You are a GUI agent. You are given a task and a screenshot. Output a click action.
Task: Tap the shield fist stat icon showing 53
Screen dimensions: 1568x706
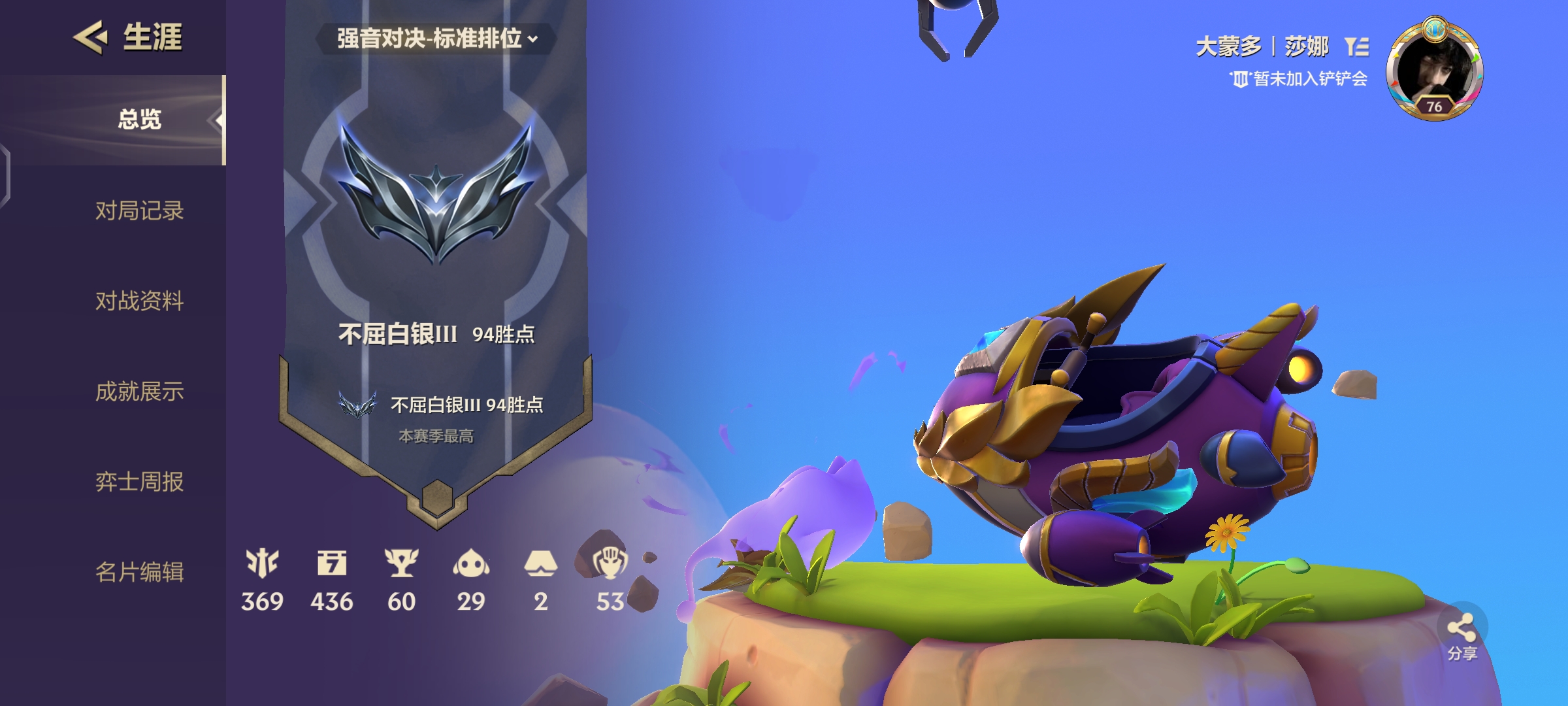(x=610, y=563)
